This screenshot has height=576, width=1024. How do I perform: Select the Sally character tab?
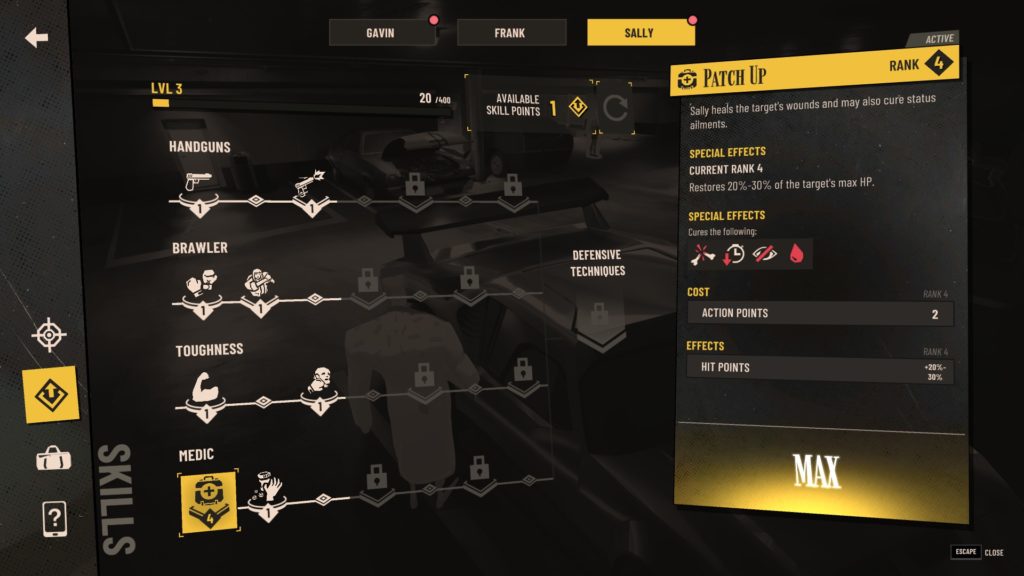640,33
